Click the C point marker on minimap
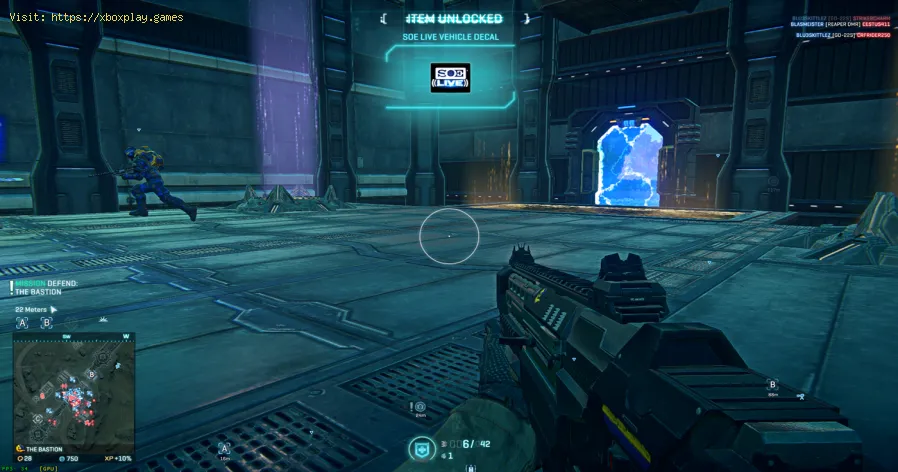 coord(37,418)
